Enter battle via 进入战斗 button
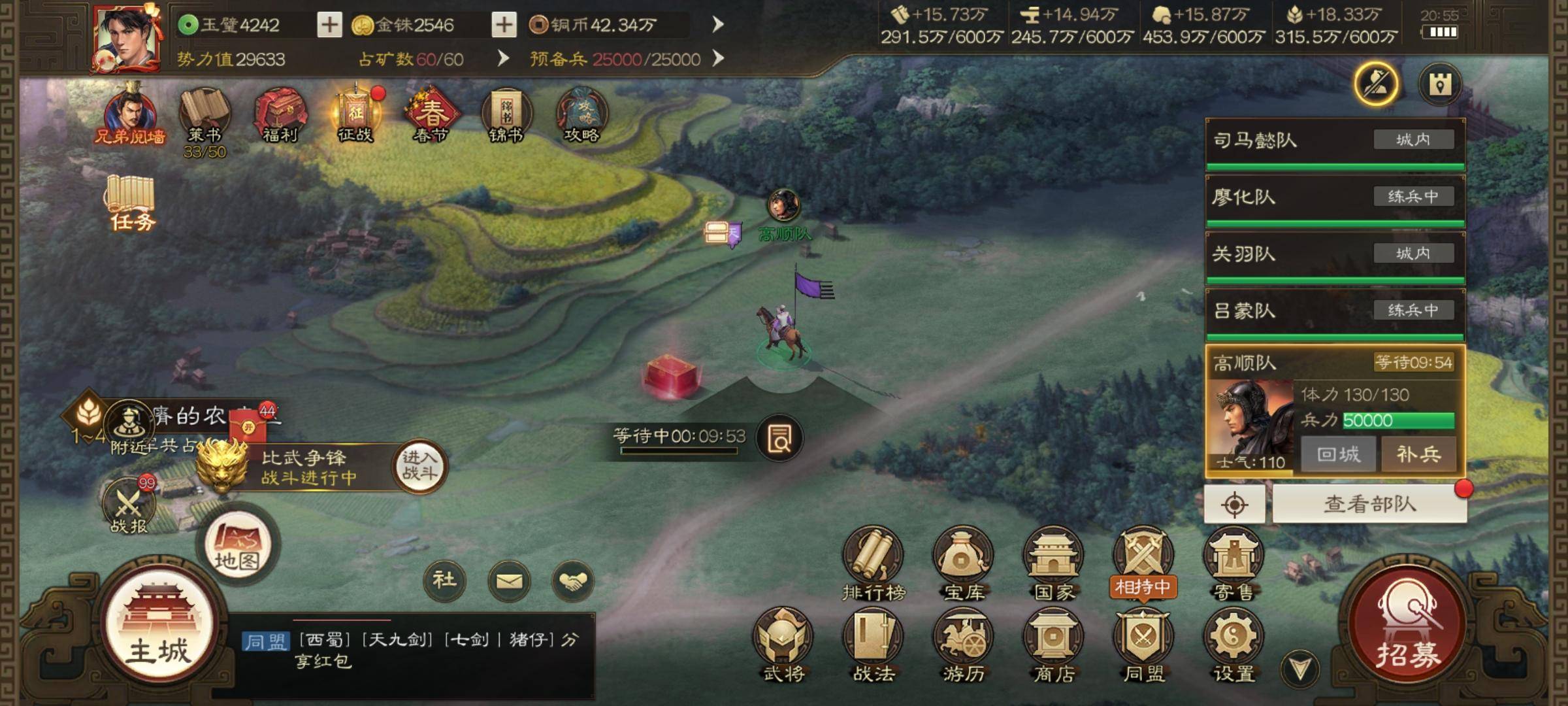Viewport: 1568px width, 706px height. click(419, 465)
